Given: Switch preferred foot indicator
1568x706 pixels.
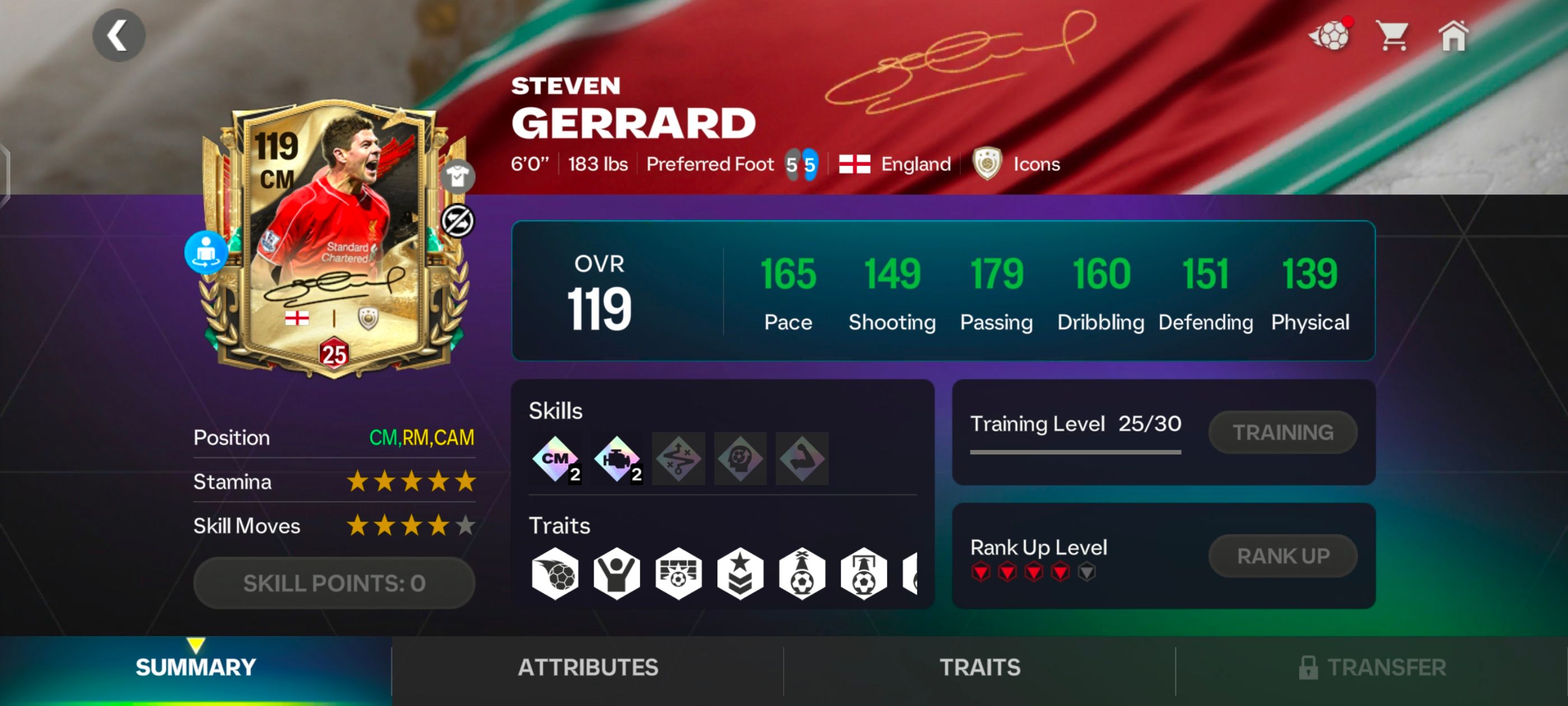Looking at the screenshot, I should (x=802, y=164).
